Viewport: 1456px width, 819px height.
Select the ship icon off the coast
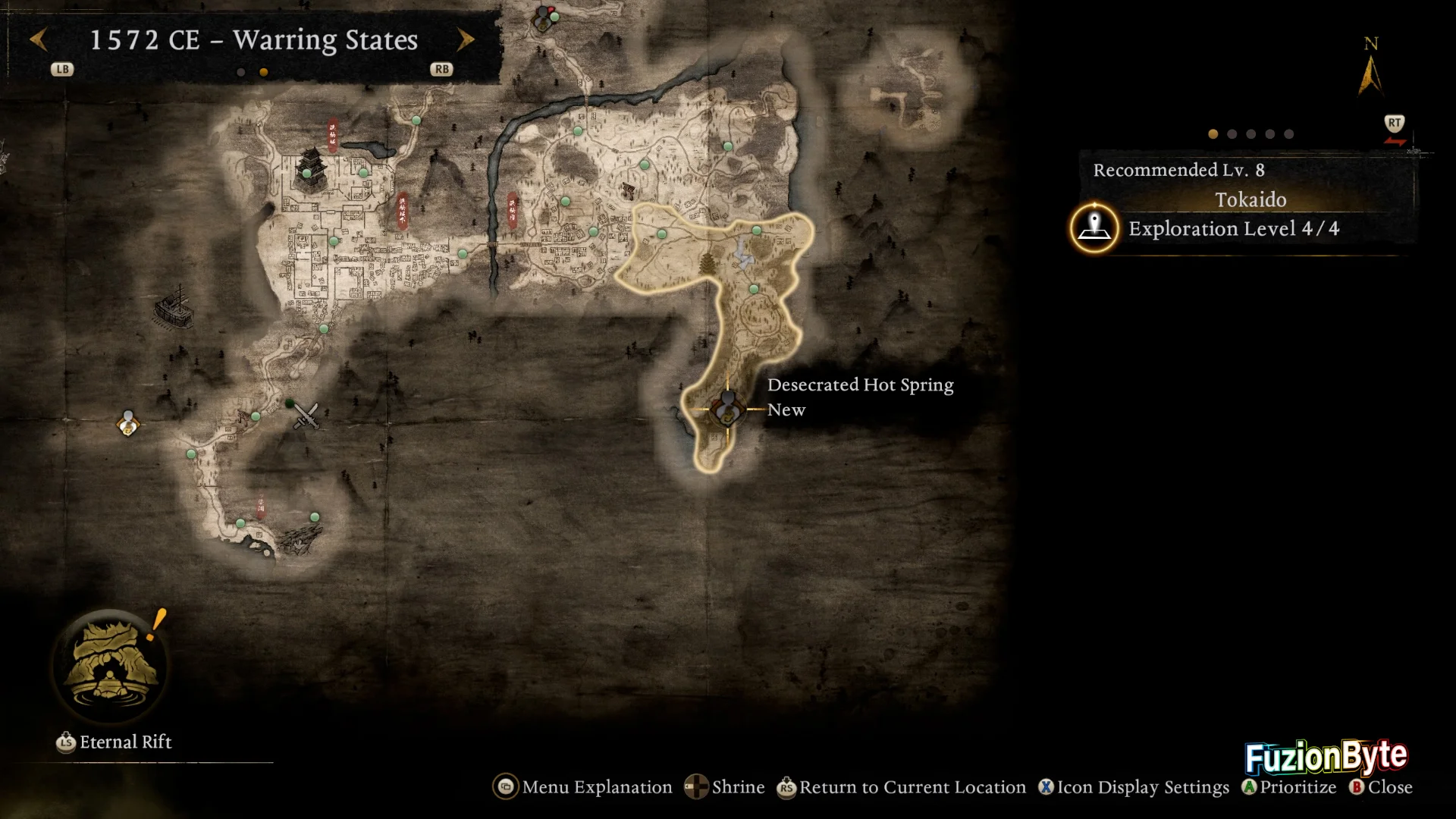[x=174, y=306]
